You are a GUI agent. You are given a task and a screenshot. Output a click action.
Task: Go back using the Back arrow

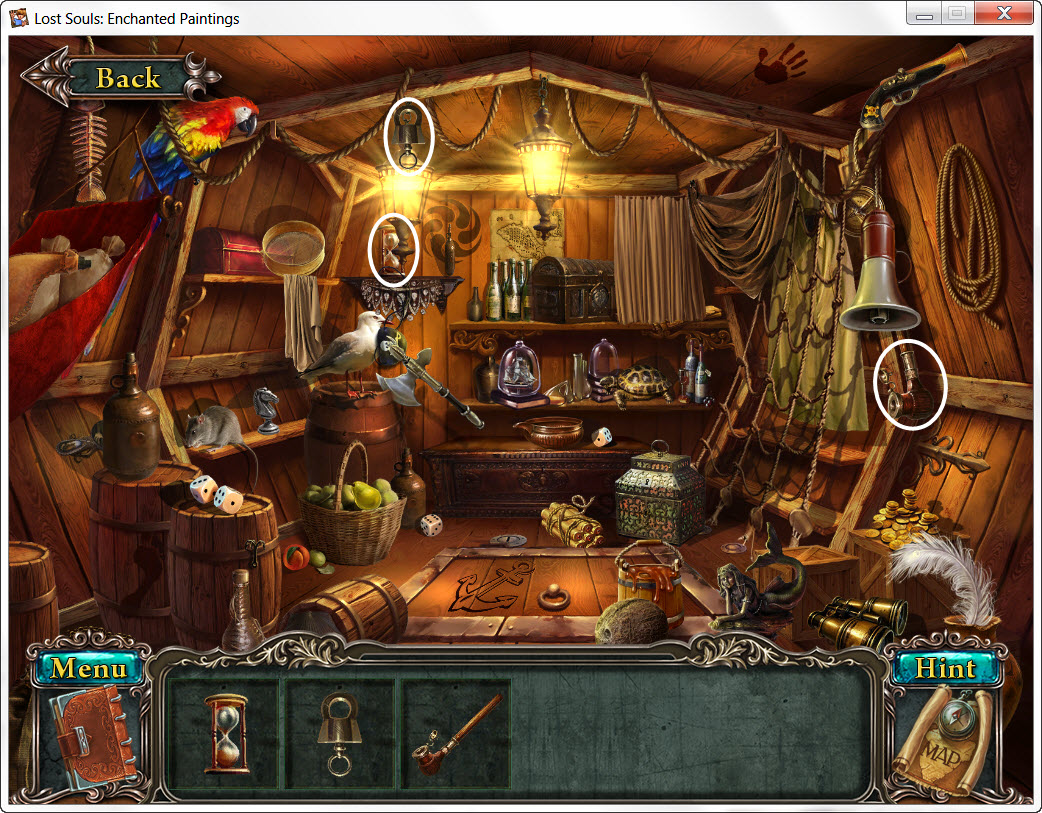pos(120,78)
